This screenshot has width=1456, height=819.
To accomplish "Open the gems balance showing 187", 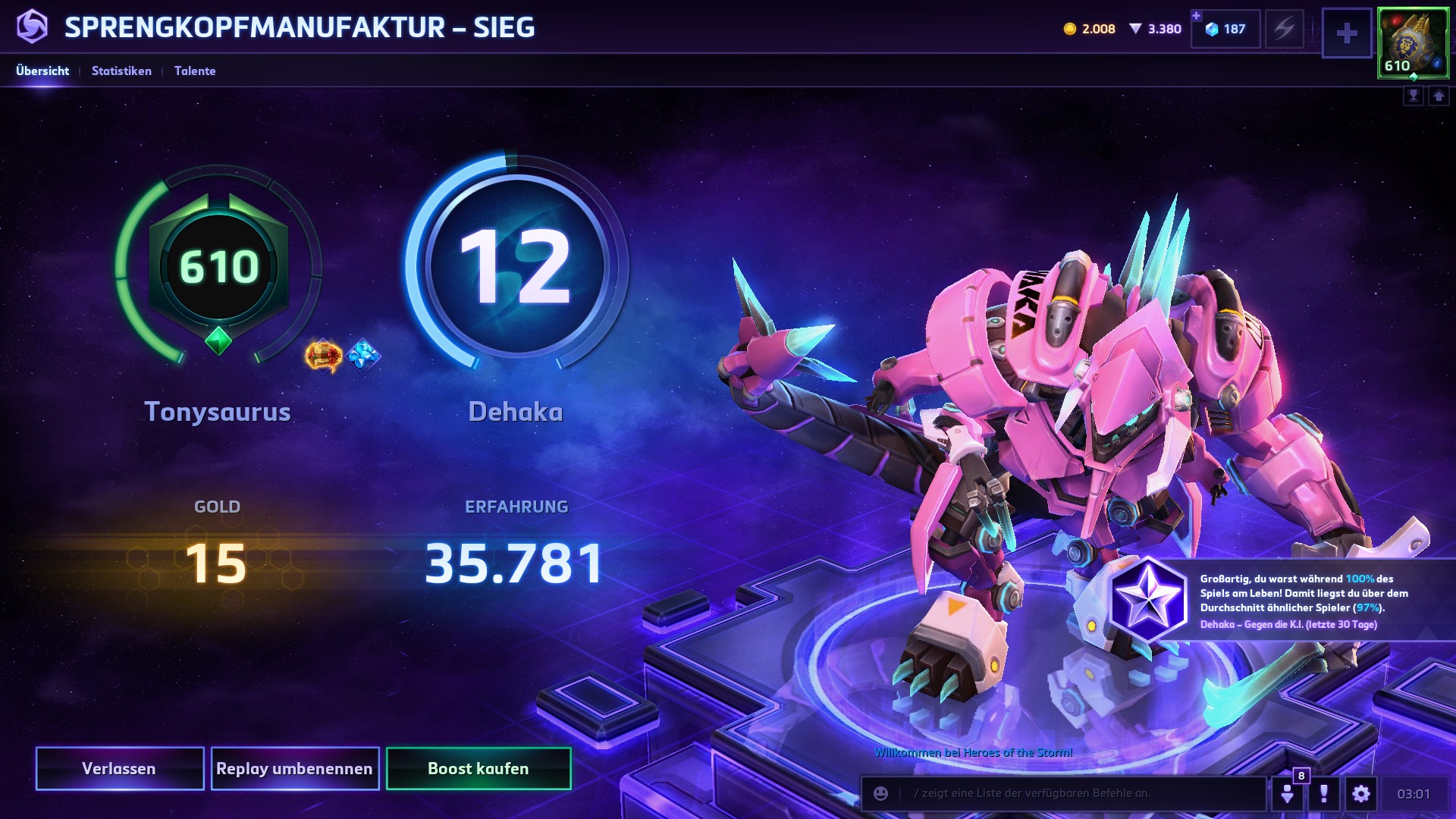I will point(1225,29).
